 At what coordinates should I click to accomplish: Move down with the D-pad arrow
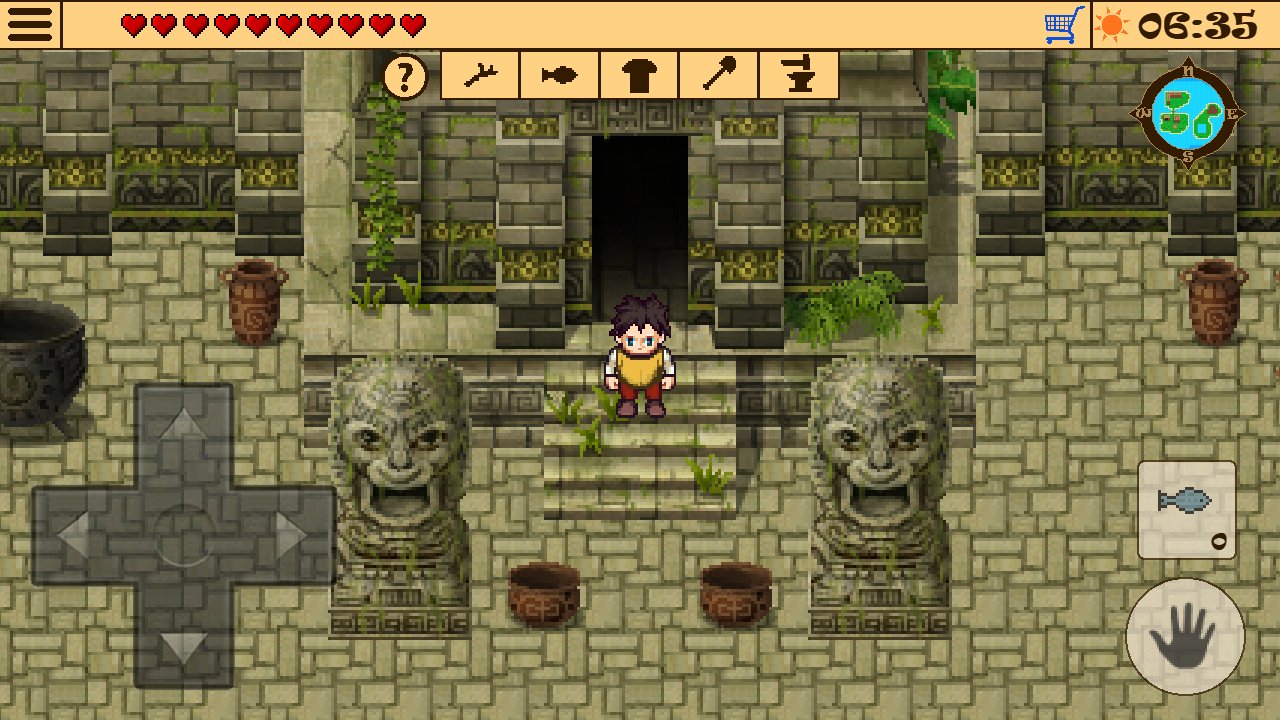coord(183,647)
